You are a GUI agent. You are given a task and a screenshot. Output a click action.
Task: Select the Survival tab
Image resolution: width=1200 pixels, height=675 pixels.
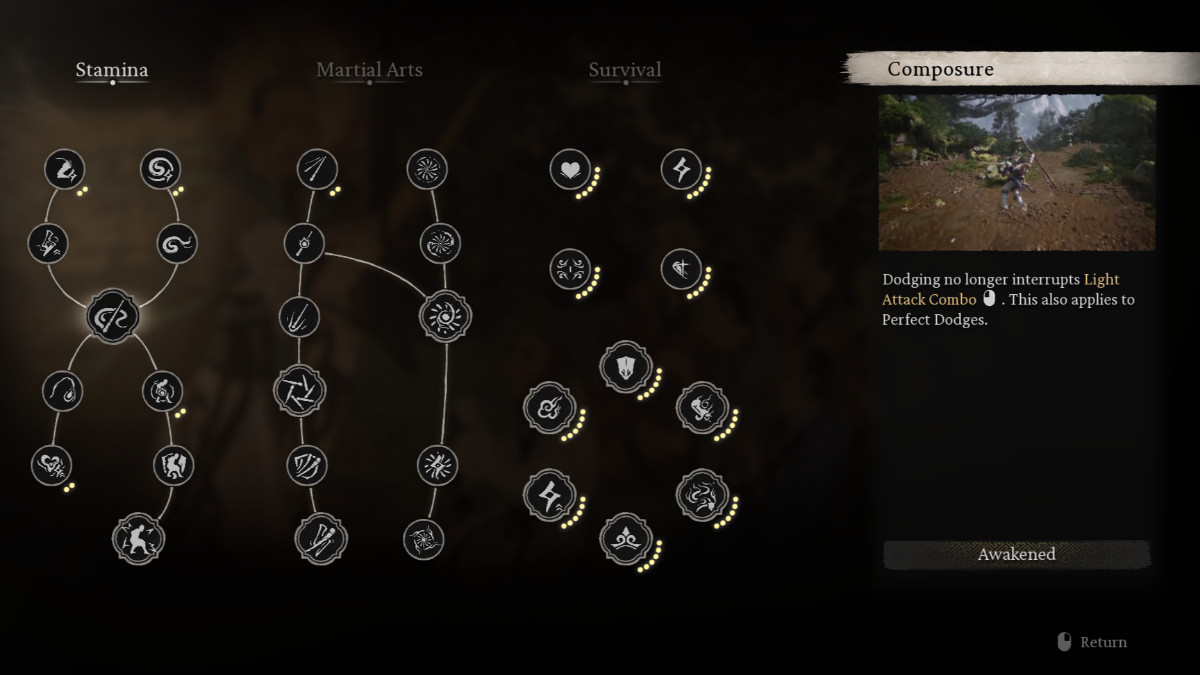(x=625, y=70)
